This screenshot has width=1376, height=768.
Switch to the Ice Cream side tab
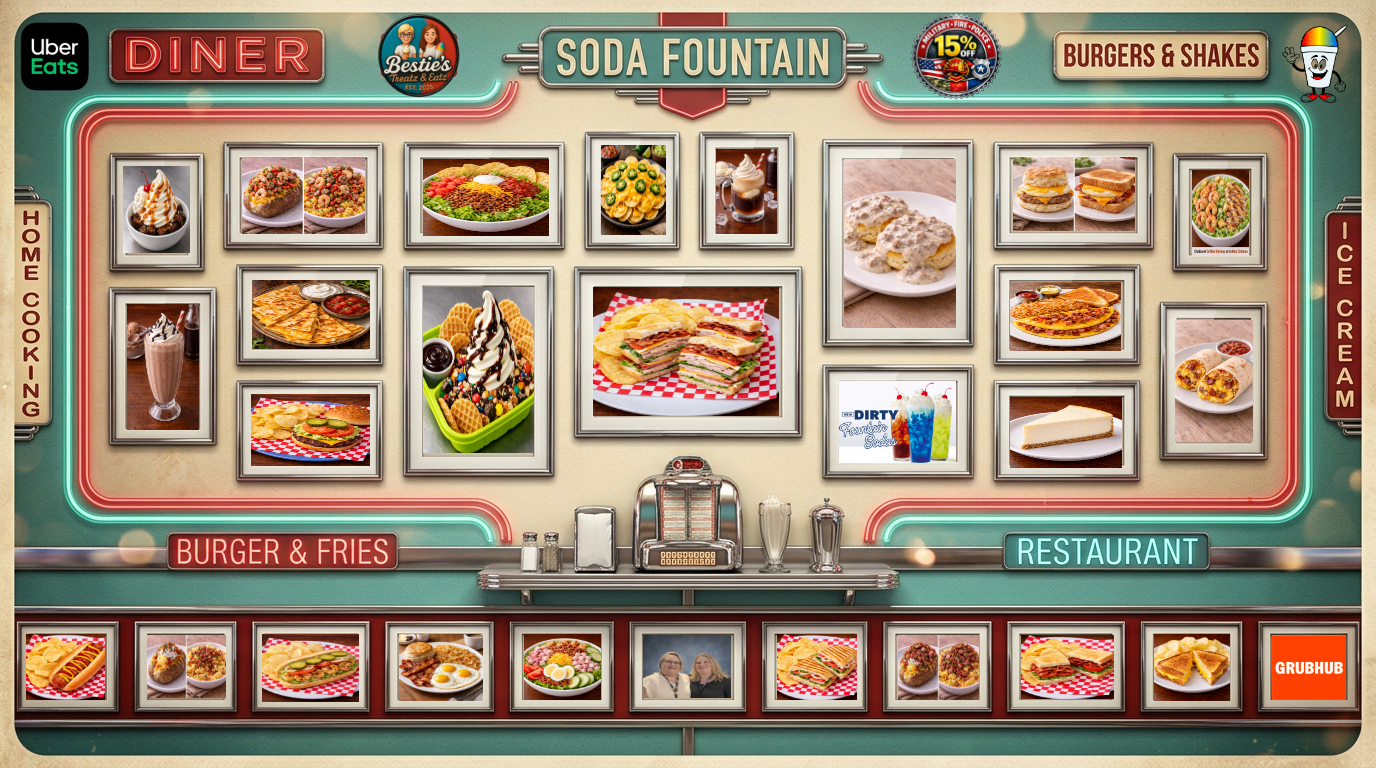(x=1344, y=315)
